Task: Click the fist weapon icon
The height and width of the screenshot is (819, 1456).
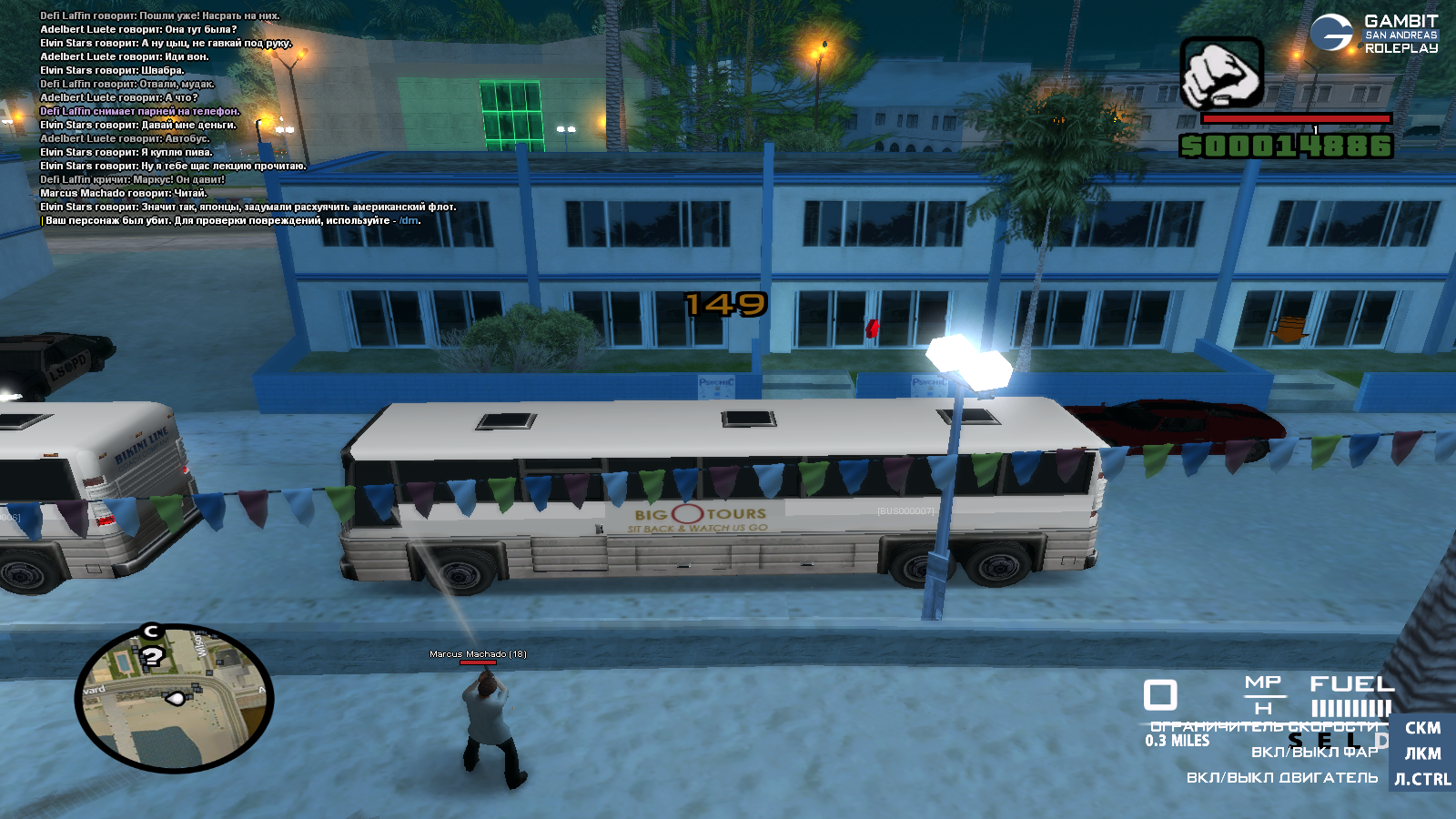Action: (1221, 74)
